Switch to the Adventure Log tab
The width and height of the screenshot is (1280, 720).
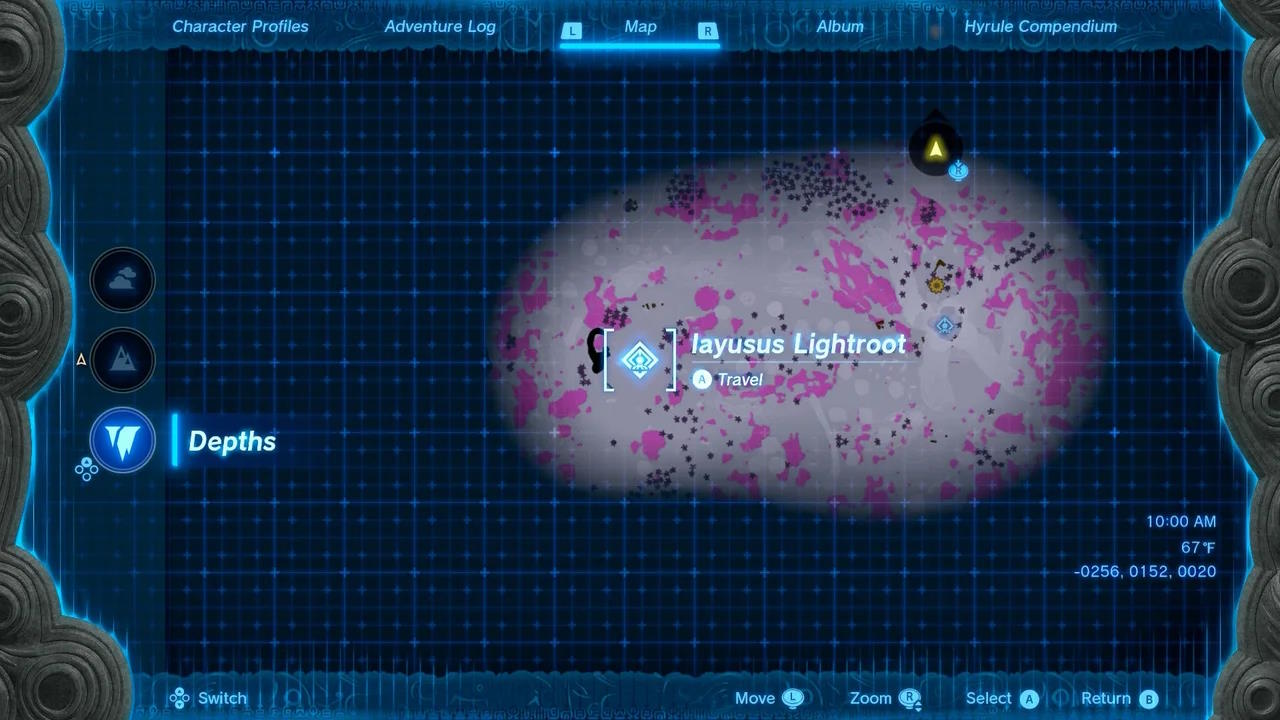tap(439, 26)
